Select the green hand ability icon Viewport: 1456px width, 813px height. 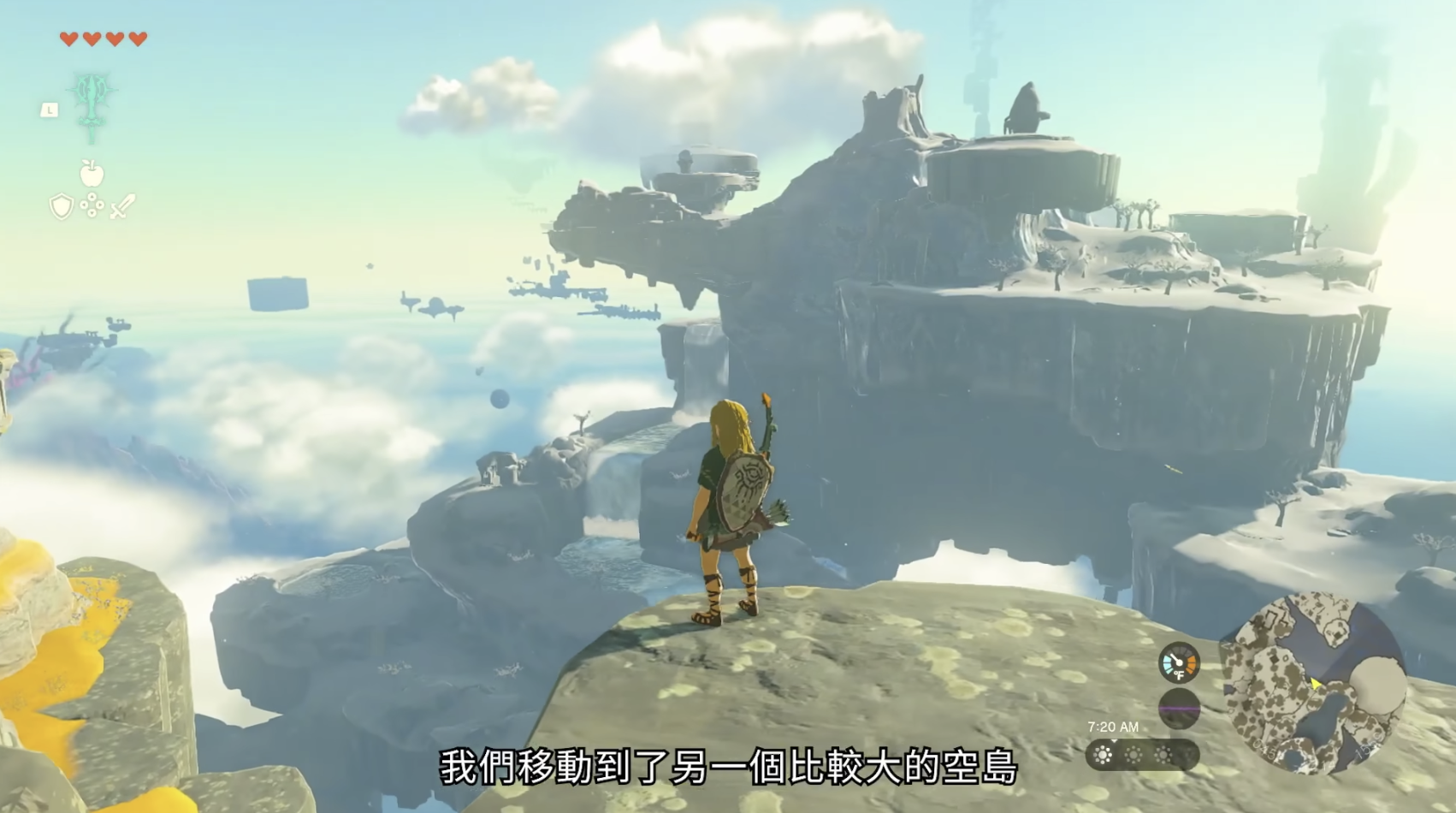pos(92,106)
